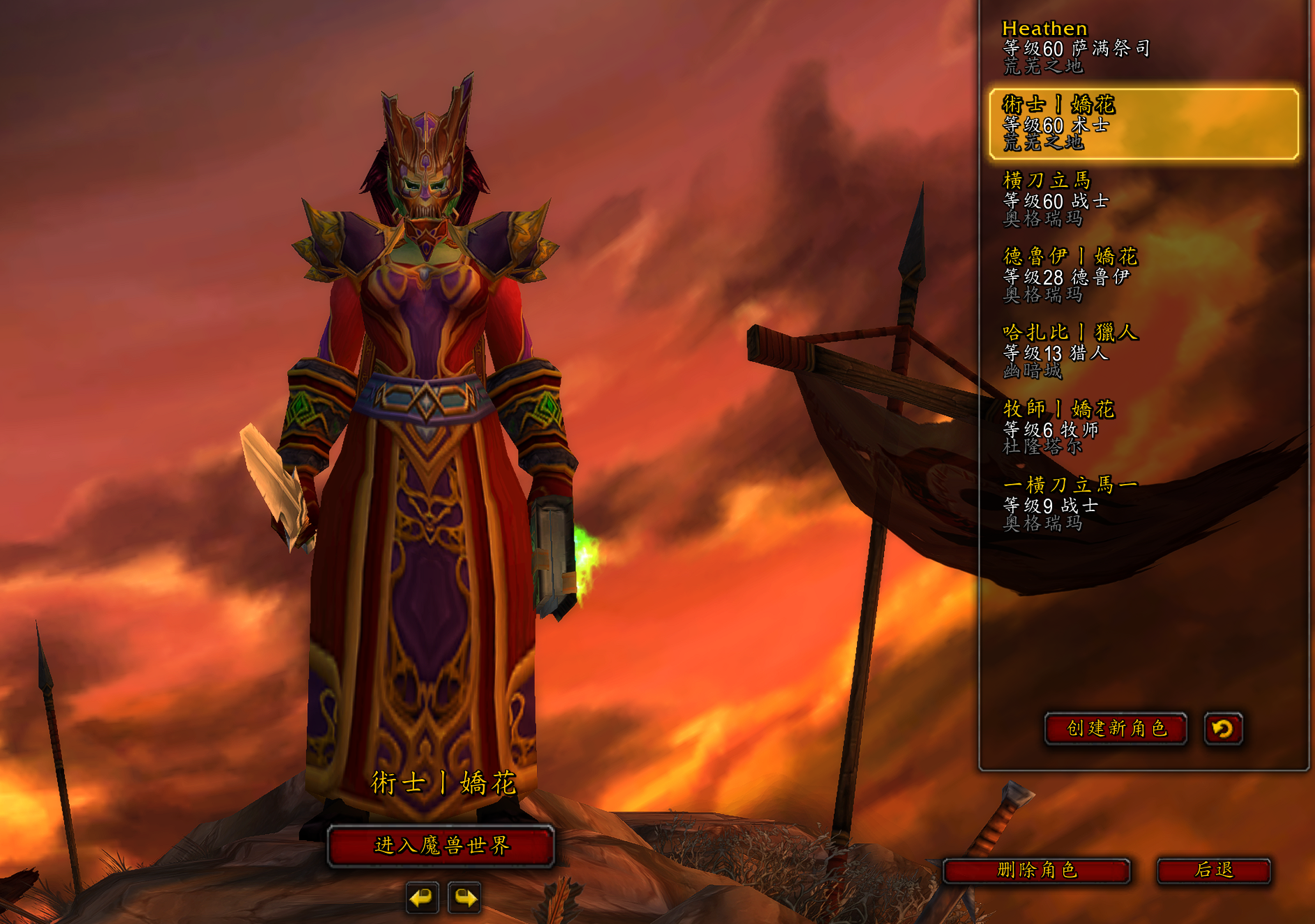The image size is (1315, 924).
Task: Click 进入魔兽世界 to enter the world
Action: 441,846
